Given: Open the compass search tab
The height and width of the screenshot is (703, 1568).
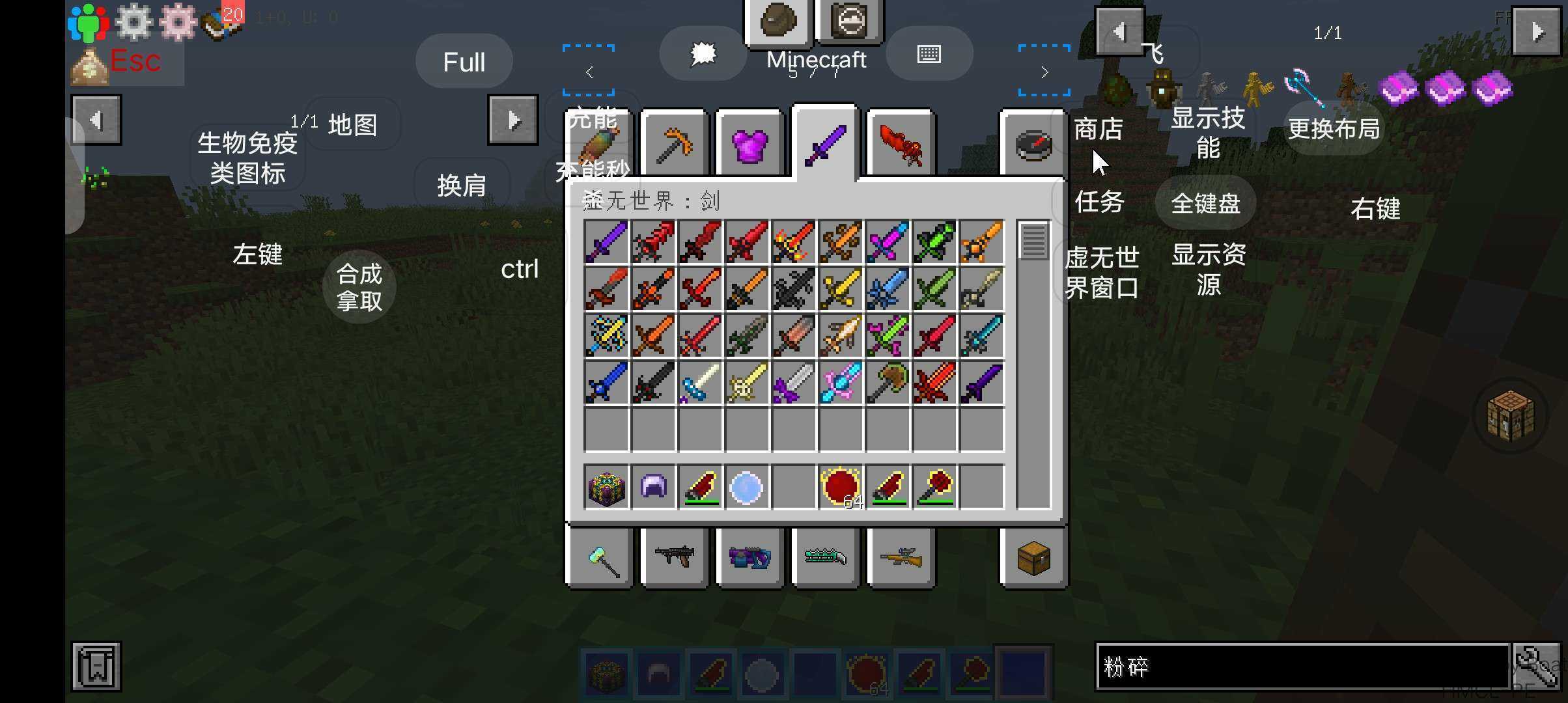Looking at the screenshot, I should 1033,144.
